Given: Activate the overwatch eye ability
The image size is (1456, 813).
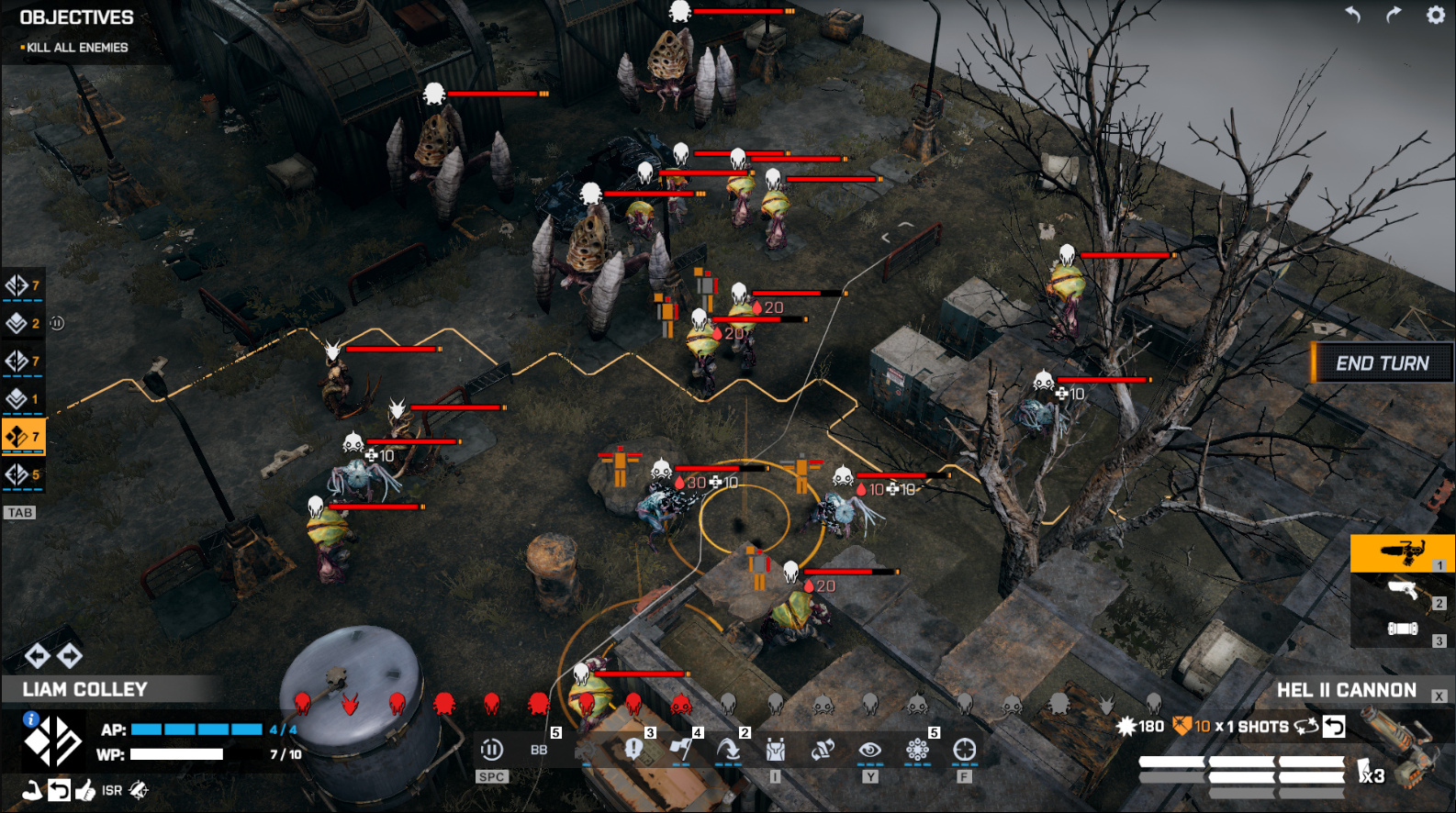Looking at the screenshot, I should tap(869, 751).
